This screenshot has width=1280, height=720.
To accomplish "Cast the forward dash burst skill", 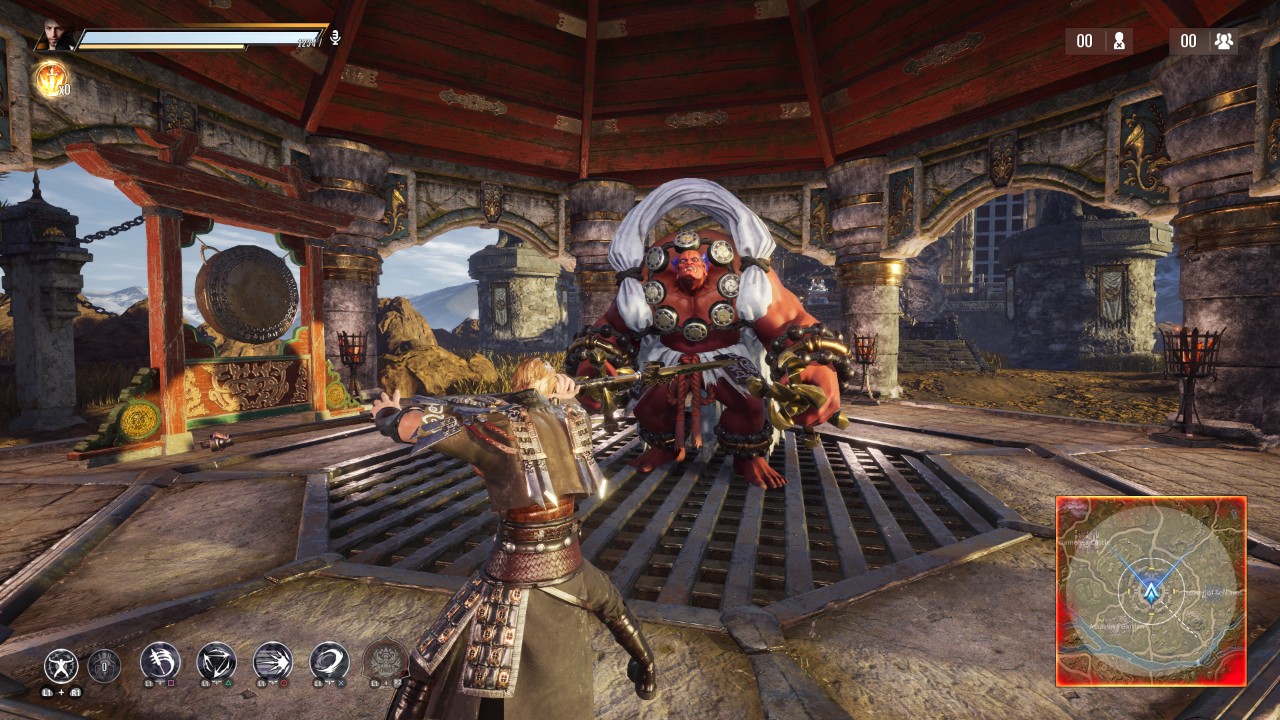I will pos(273,661).
